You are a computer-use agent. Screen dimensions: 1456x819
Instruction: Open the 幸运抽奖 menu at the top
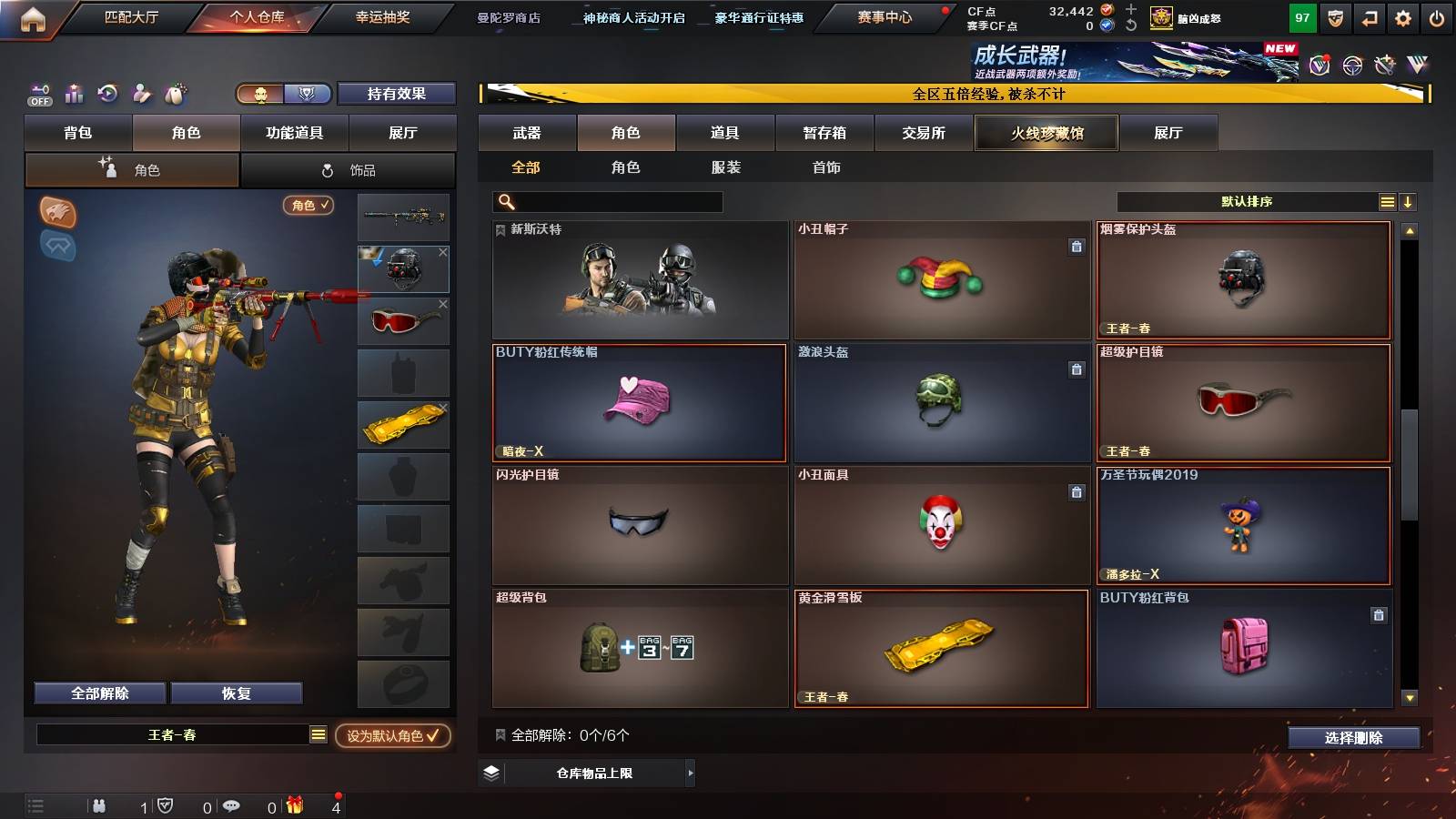(x=383, y=16)
